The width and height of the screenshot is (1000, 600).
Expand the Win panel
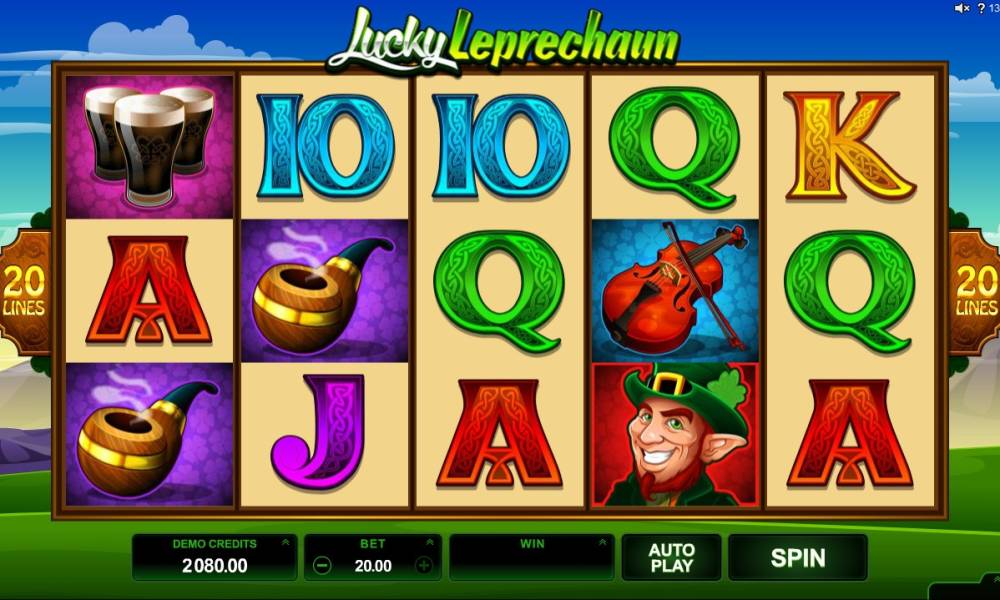(x=603, y=543)
